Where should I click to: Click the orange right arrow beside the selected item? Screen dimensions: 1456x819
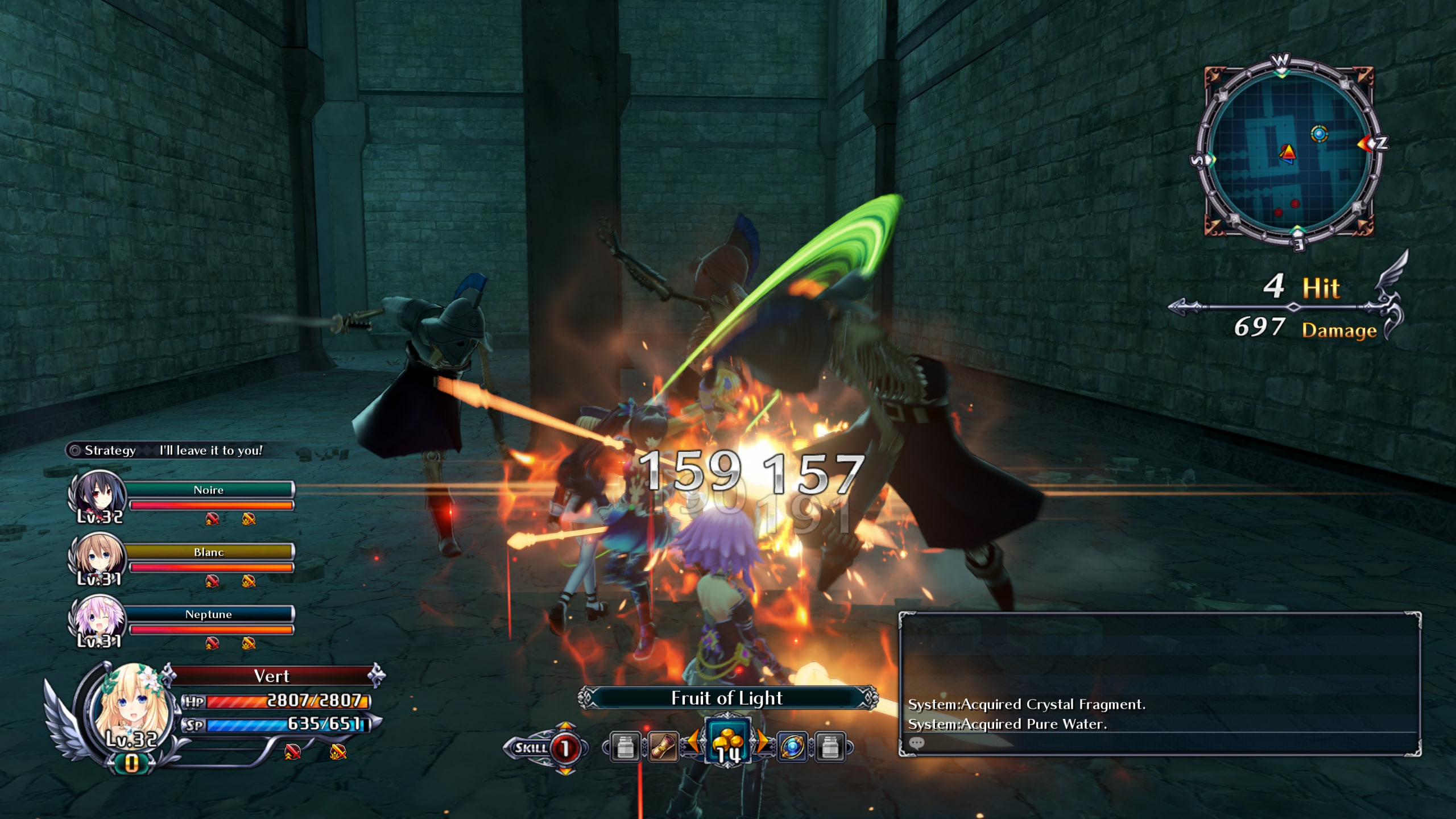pos(762,741)
